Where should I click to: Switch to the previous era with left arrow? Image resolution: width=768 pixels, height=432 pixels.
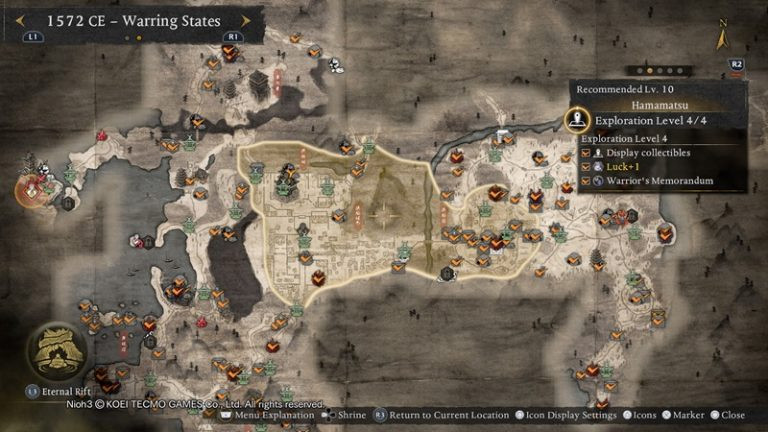click(x=19, y=19)
